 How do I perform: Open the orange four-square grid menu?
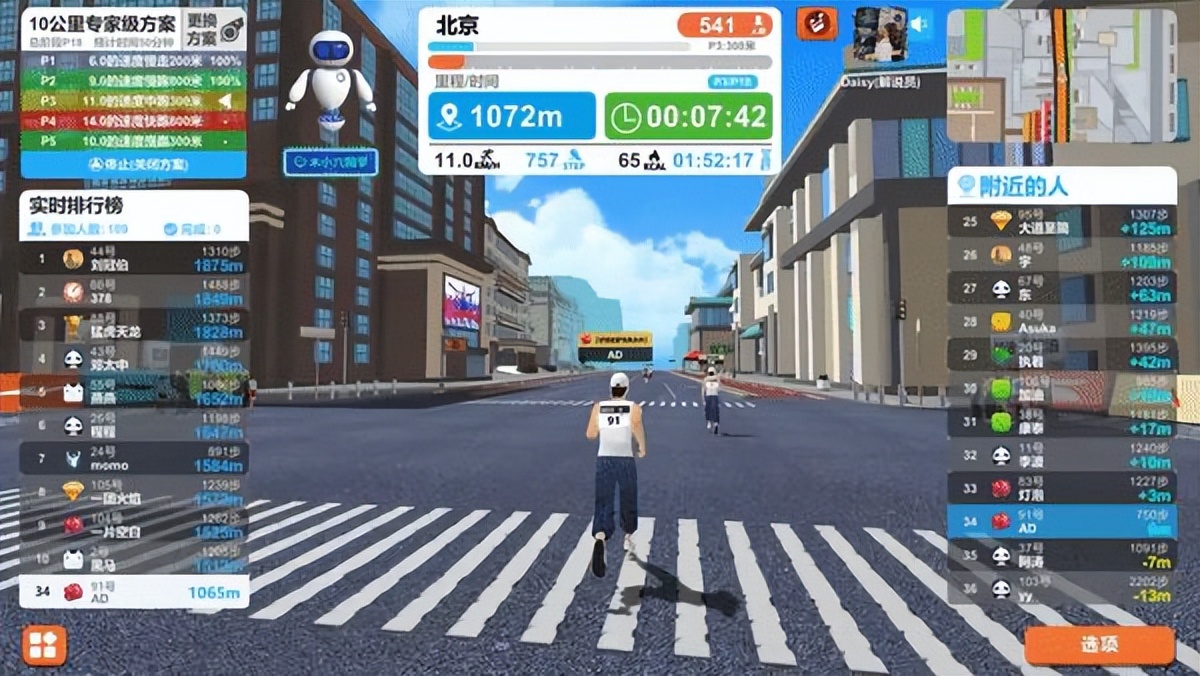pos(44,645)
